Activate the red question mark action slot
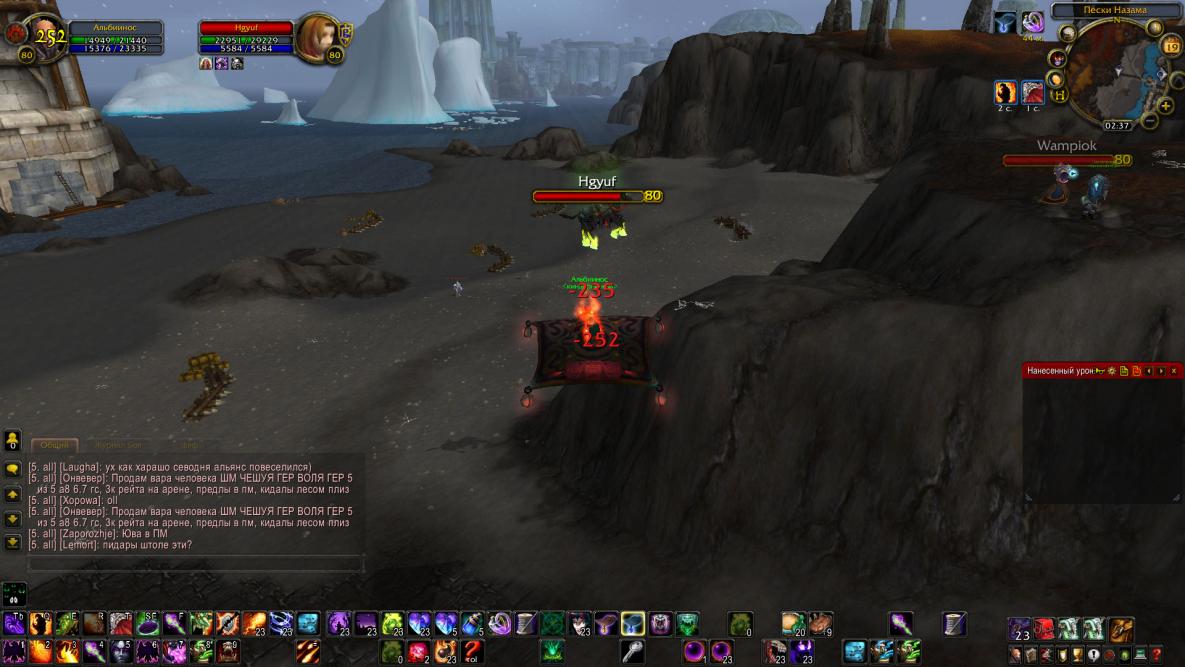The image size is (1185, 667). [x=473, y=652]
